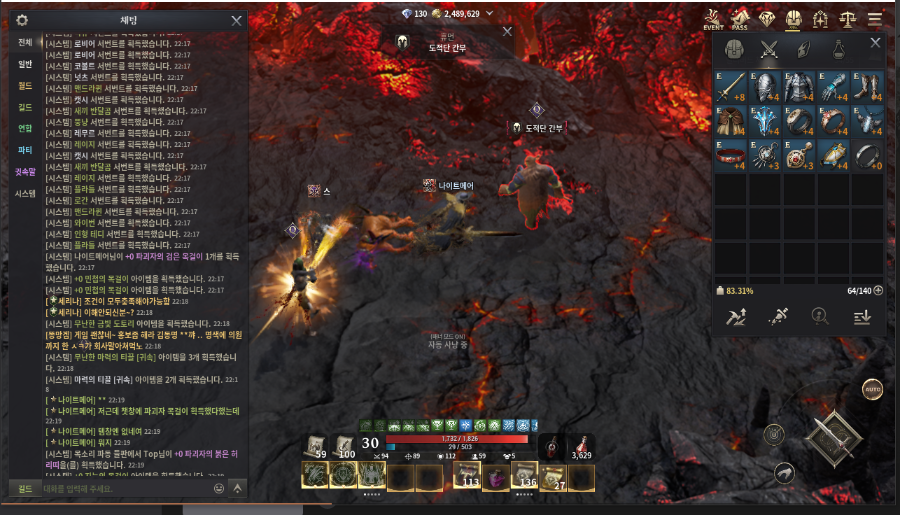The width and height of the screenshot is (900, 515).
Task: Close the inventory panel
Action: (876, 43)
